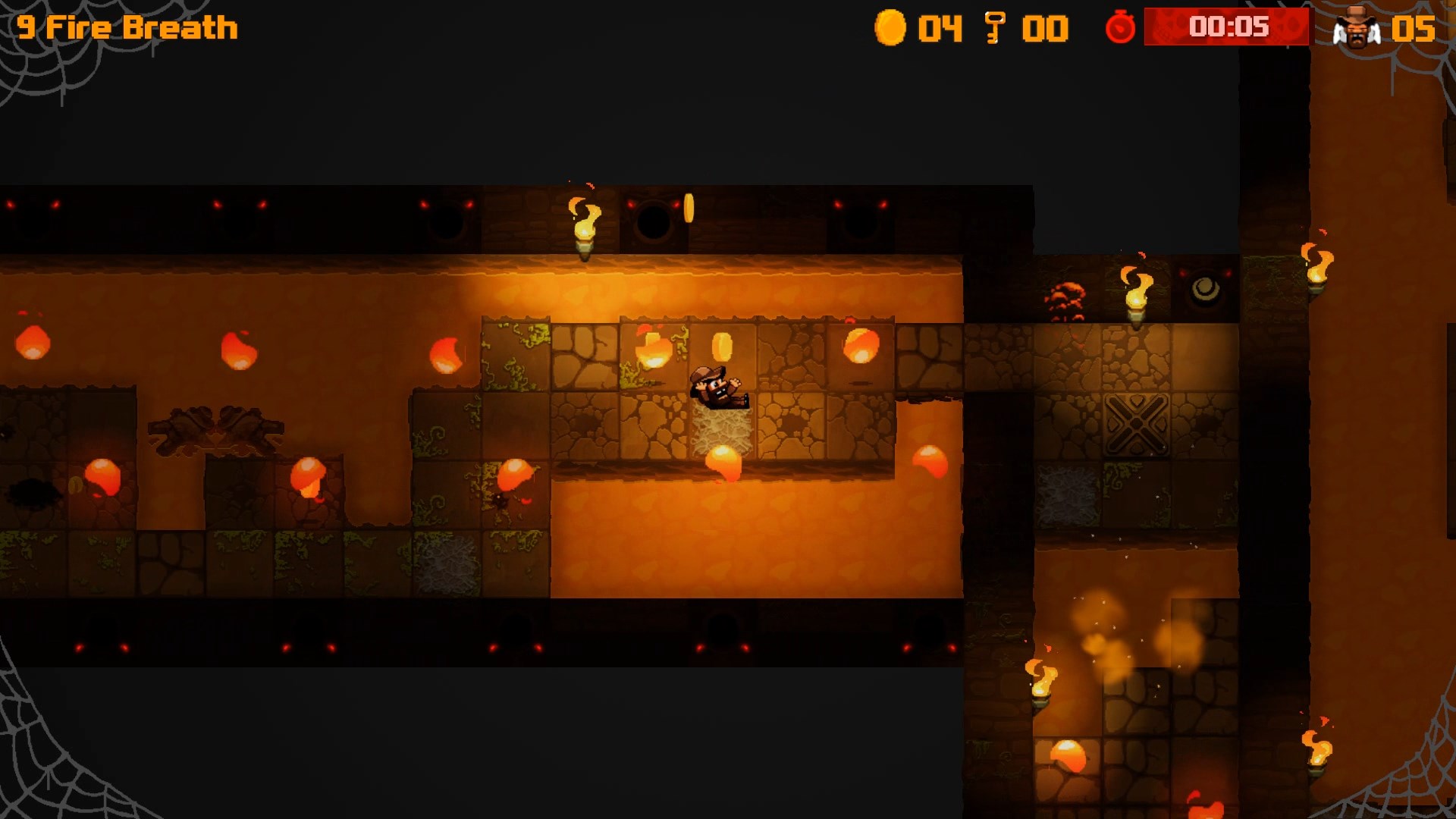1456x819 pixels.
Task: Click the 00:05 countdown timer display
Action: pos(1230,27)
